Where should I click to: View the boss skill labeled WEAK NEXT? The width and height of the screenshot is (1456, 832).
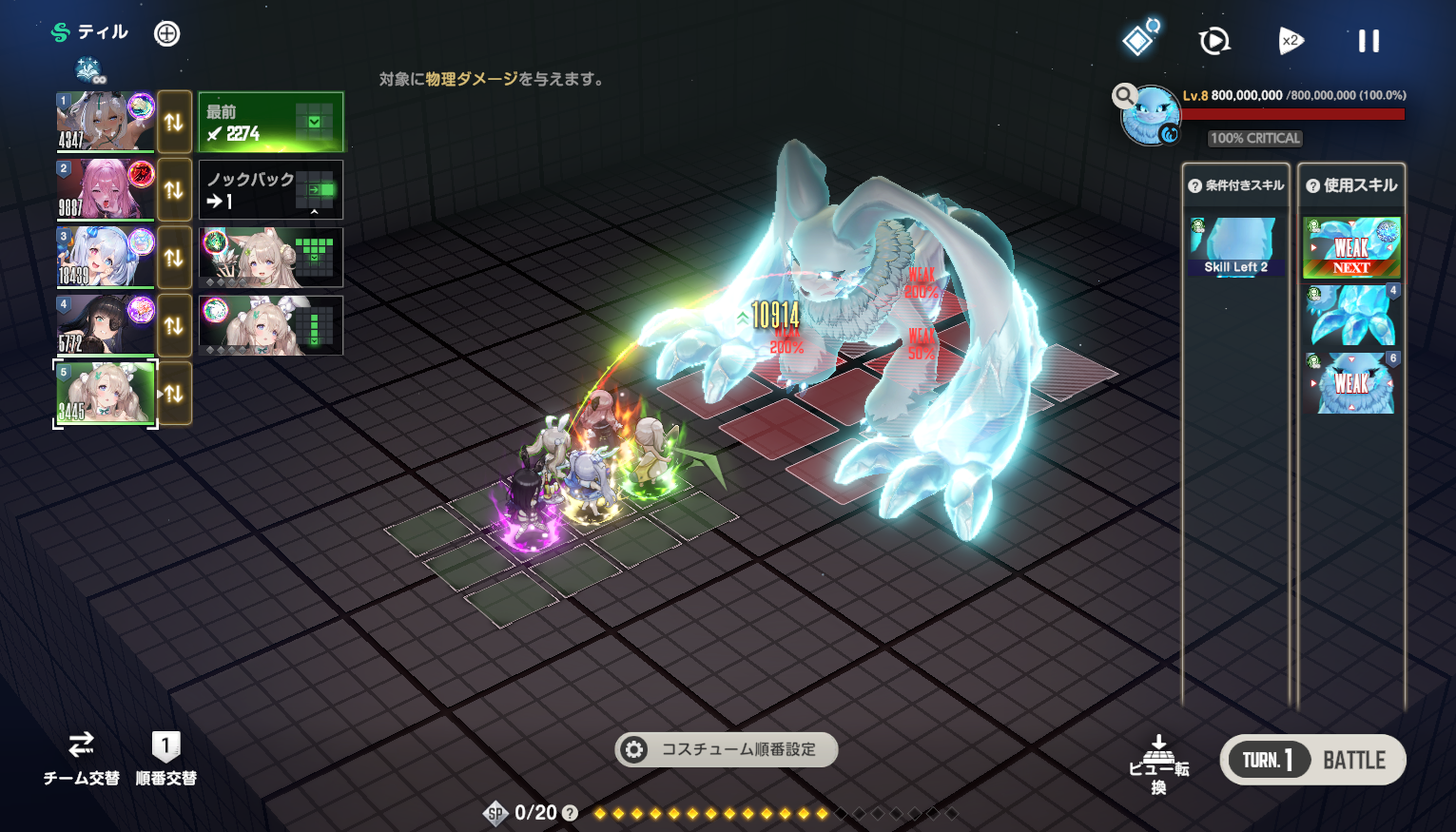click(1350, 247)
